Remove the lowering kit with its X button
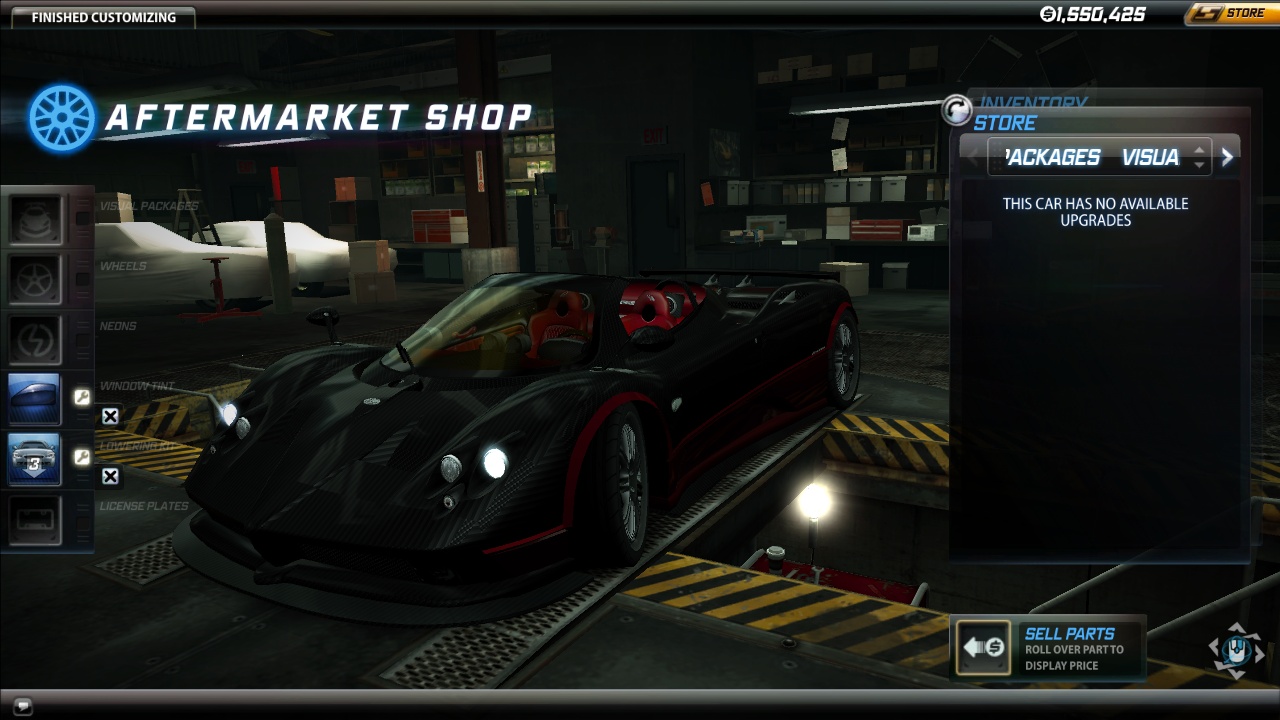 point(110,476)
